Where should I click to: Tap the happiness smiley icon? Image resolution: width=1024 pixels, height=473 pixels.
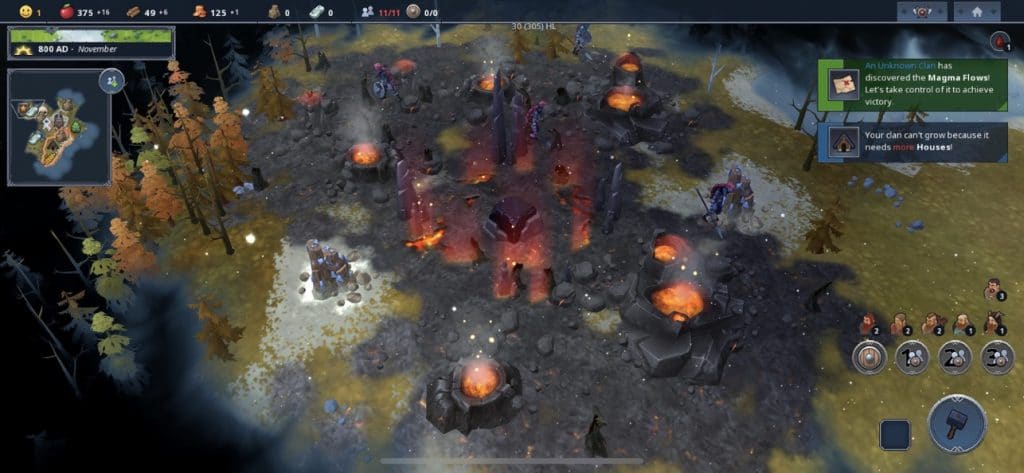(x=25, y=12)
